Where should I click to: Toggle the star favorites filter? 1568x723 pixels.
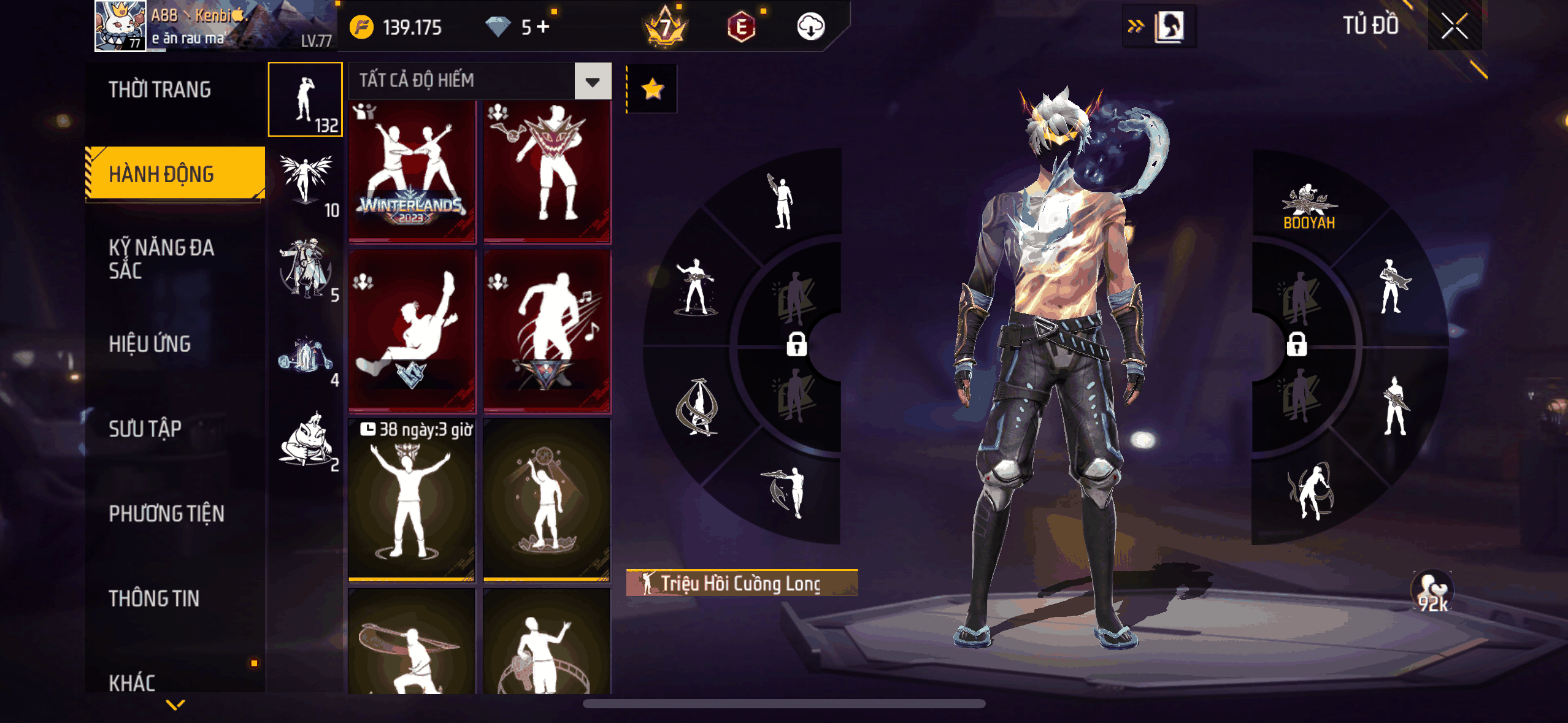pyautogui.click(x=652, y=89)
